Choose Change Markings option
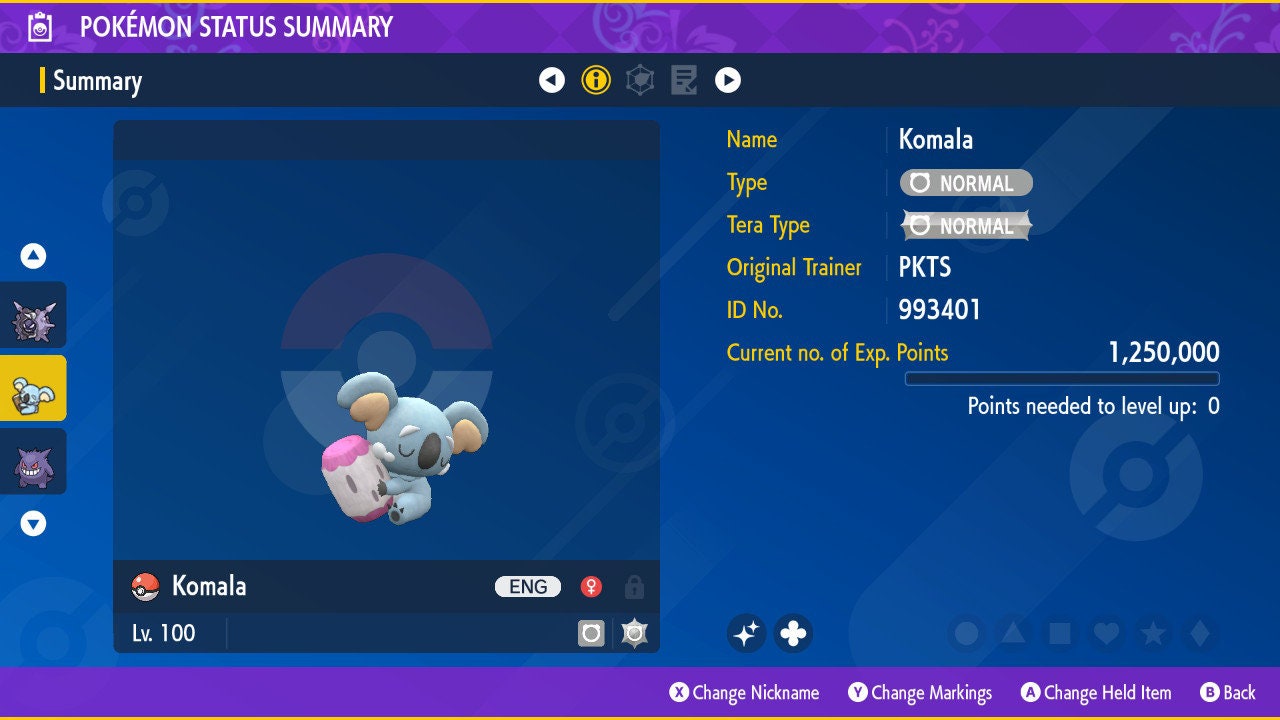 (x=920, y=692)
